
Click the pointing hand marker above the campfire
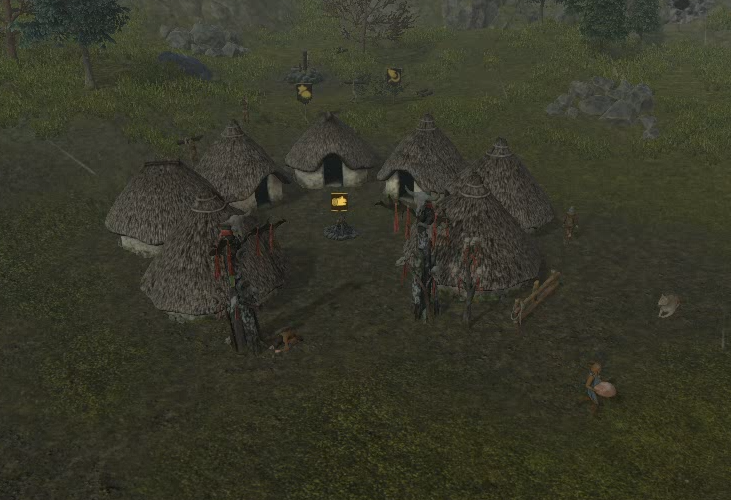coord(340,201)
